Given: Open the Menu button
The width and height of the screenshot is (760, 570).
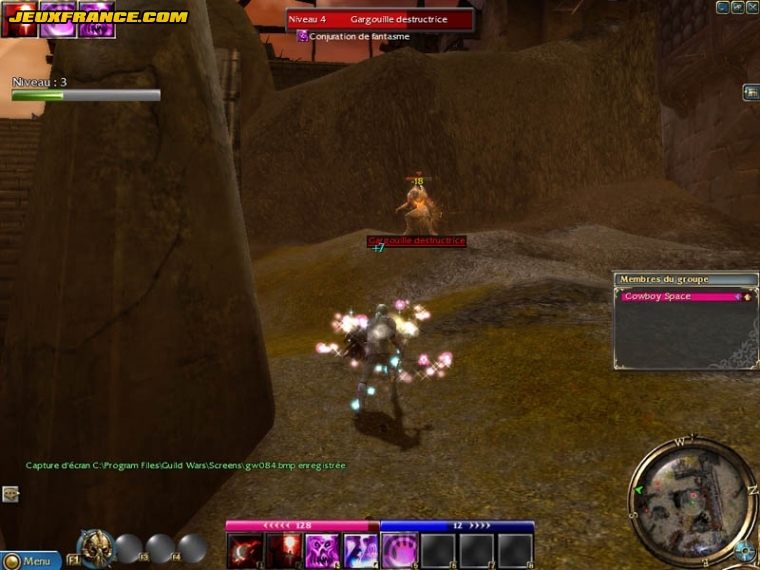Looking at the screenshot, I should pos(30,561).
